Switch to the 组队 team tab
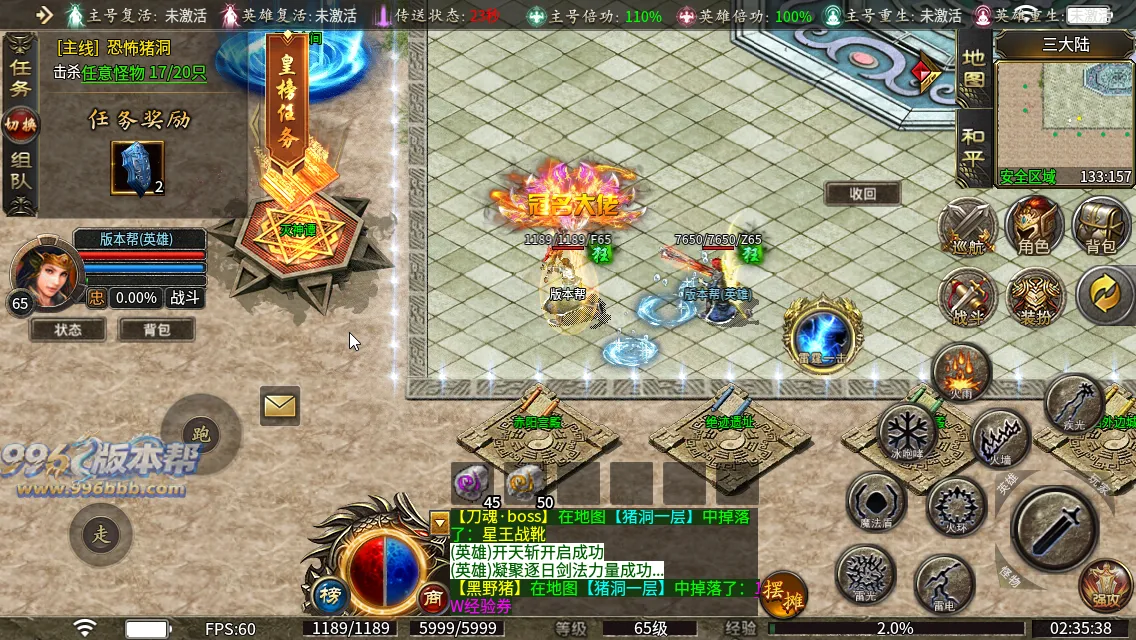This screenshot has width=1136, height=640. point(20,173)
